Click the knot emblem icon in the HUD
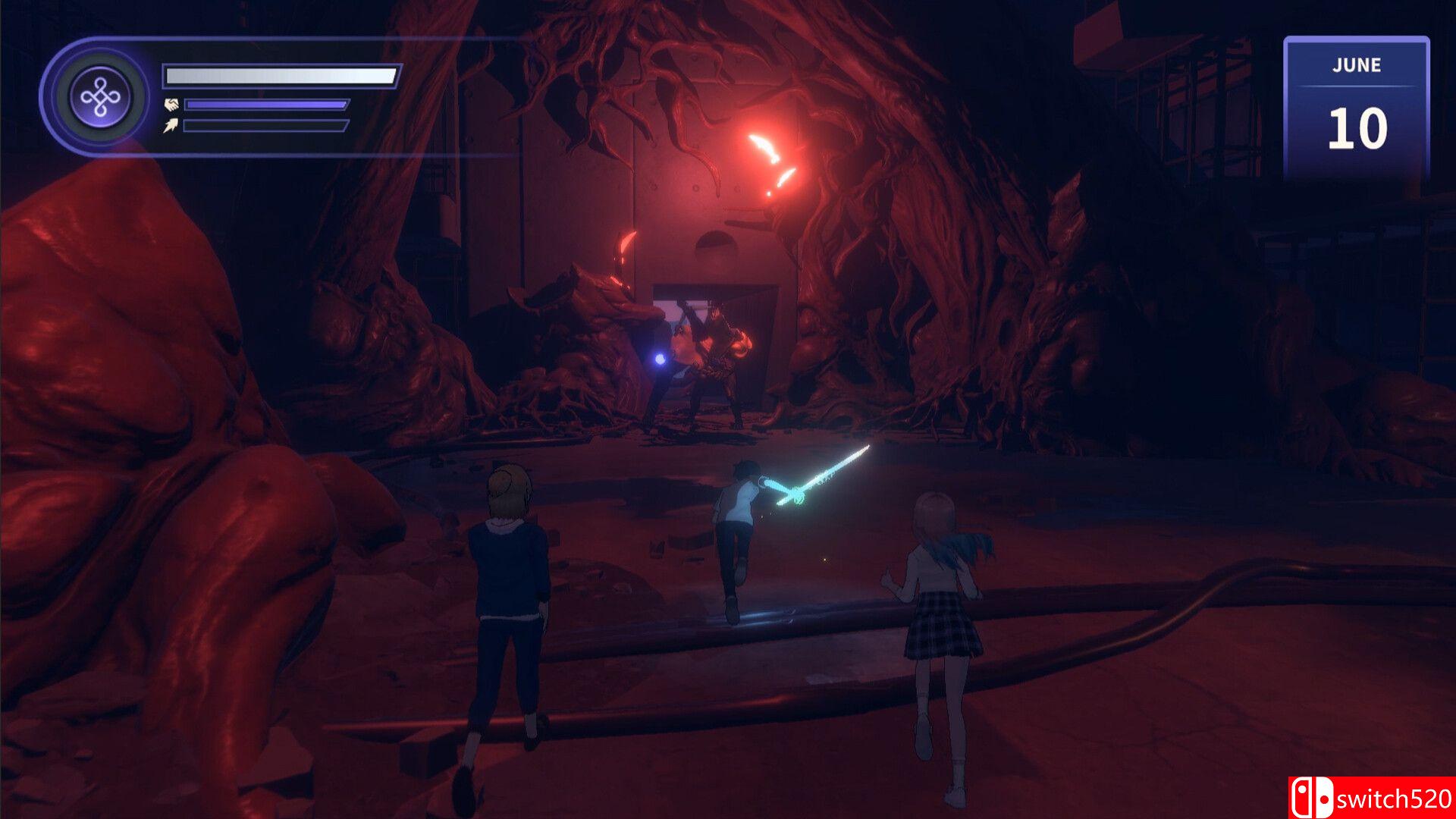The height and width of the screenshot is (819, 1456). (x=100, y=98)
